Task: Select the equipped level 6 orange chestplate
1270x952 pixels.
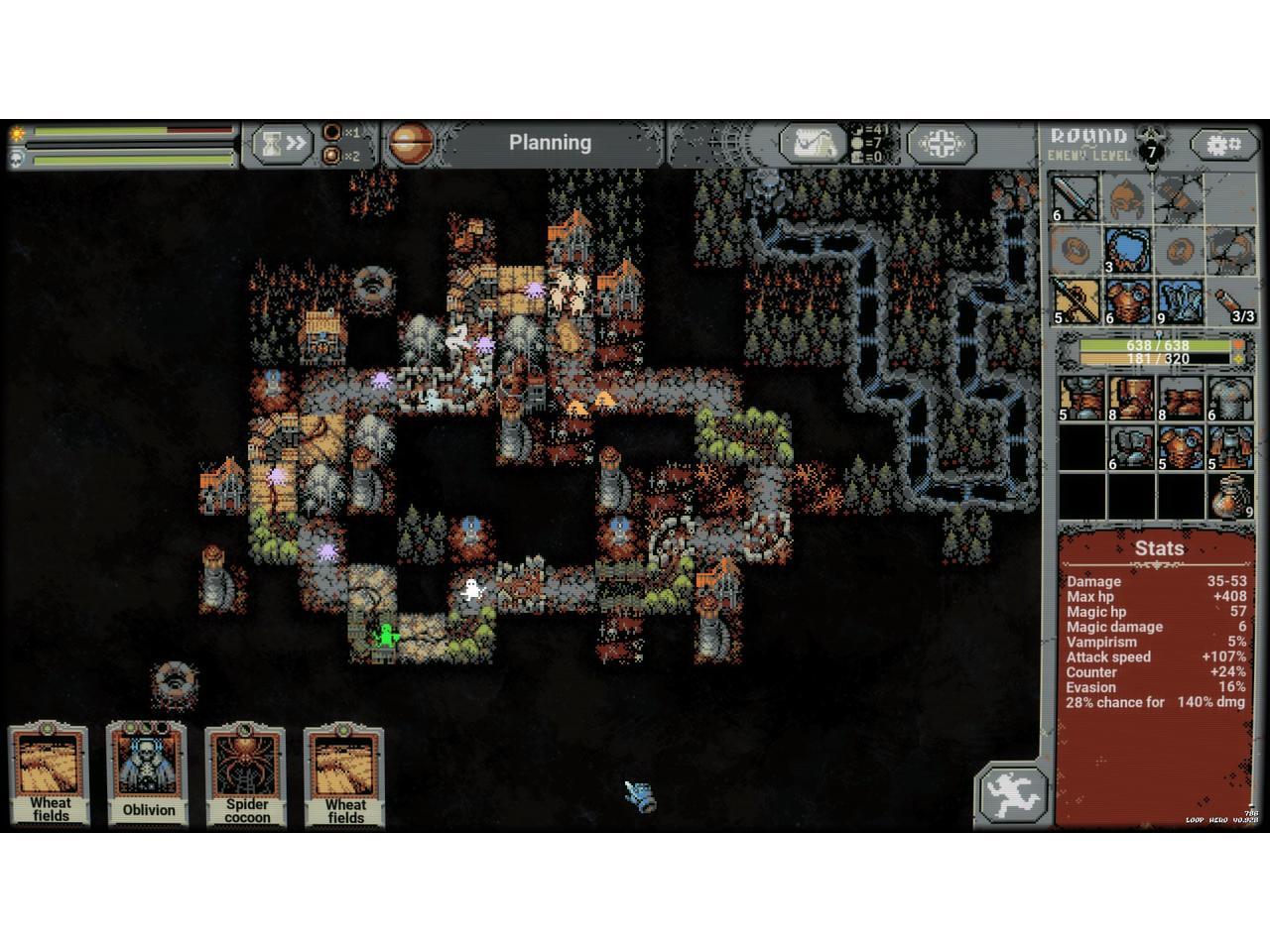Action: tap(1127, 301)
